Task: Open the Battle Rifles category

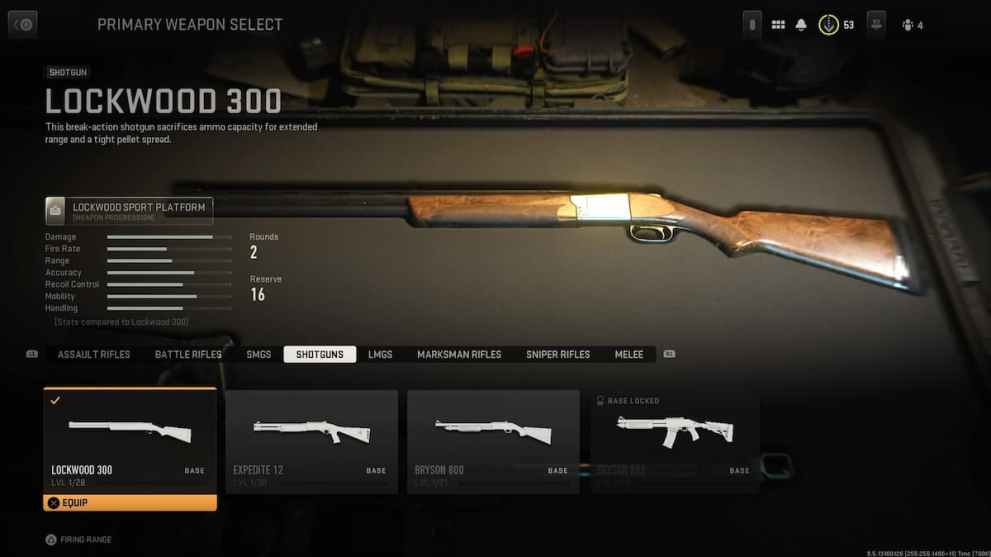Action: tap(188, 355)
